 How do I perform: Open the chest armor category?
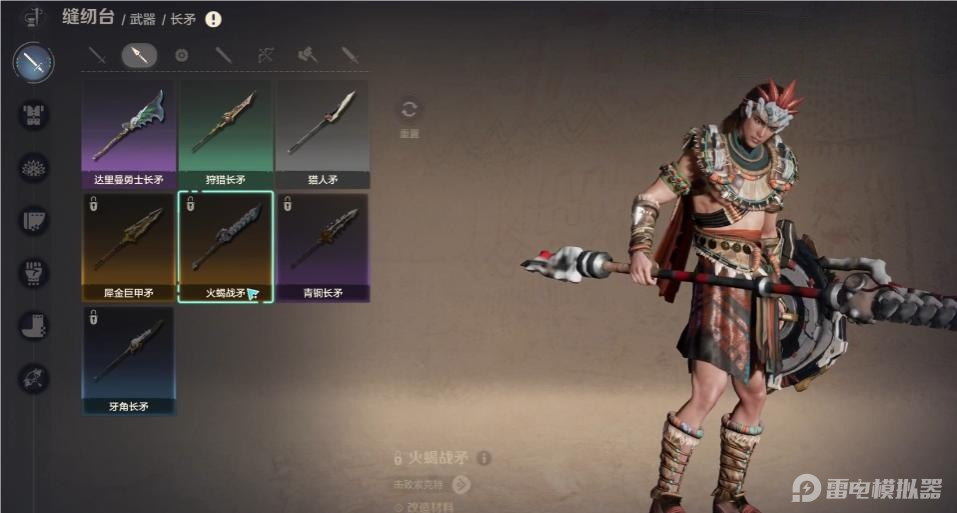pyautogui.click(x=34, y=114)
